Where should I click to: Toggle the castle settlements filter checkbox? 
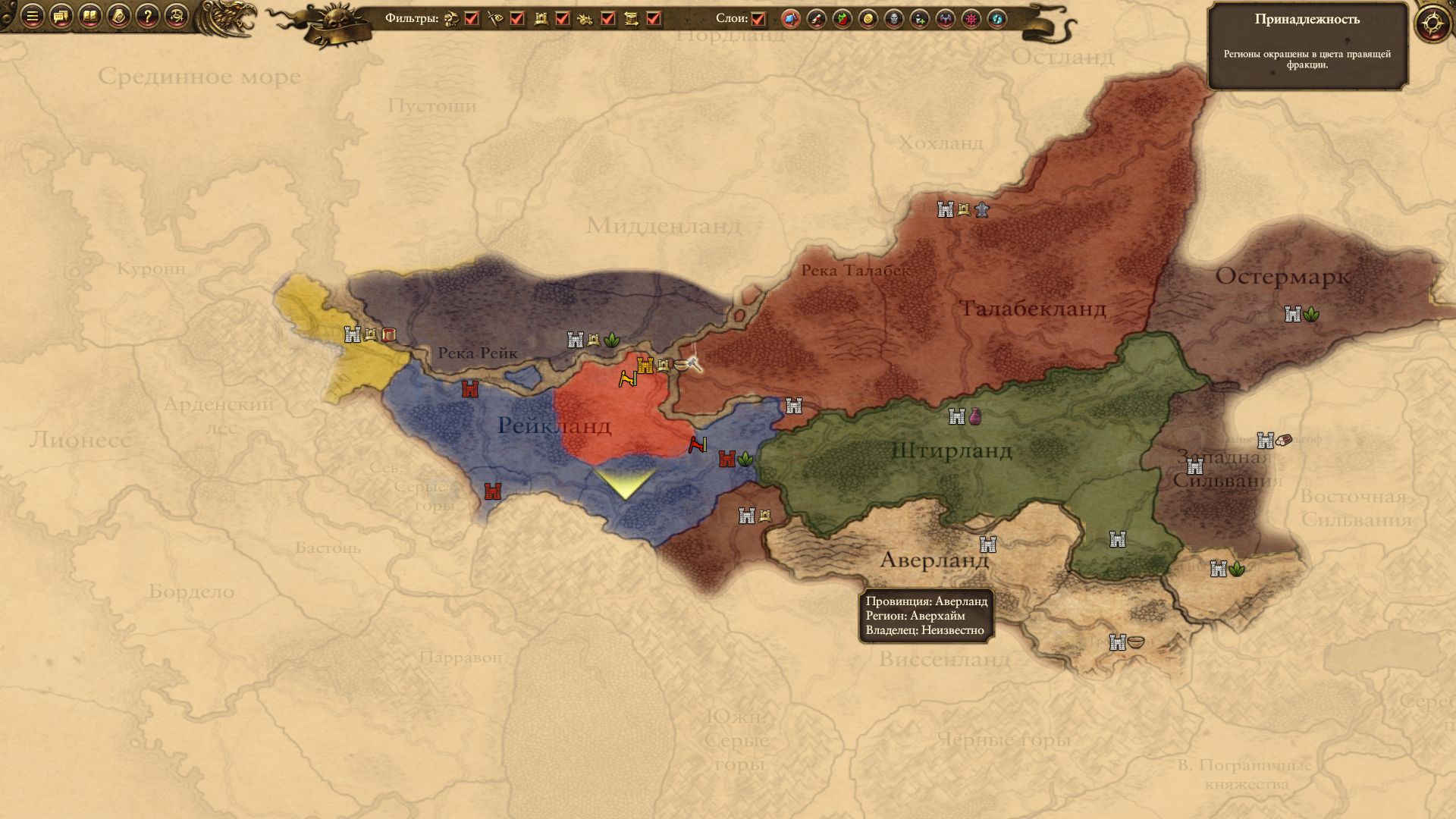click(x=563, y=19)
